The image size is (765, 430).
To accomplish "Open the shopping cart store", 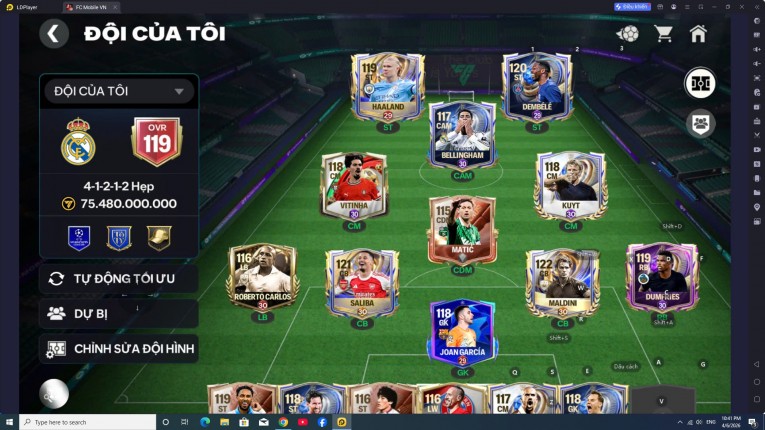I will point(663,34).
